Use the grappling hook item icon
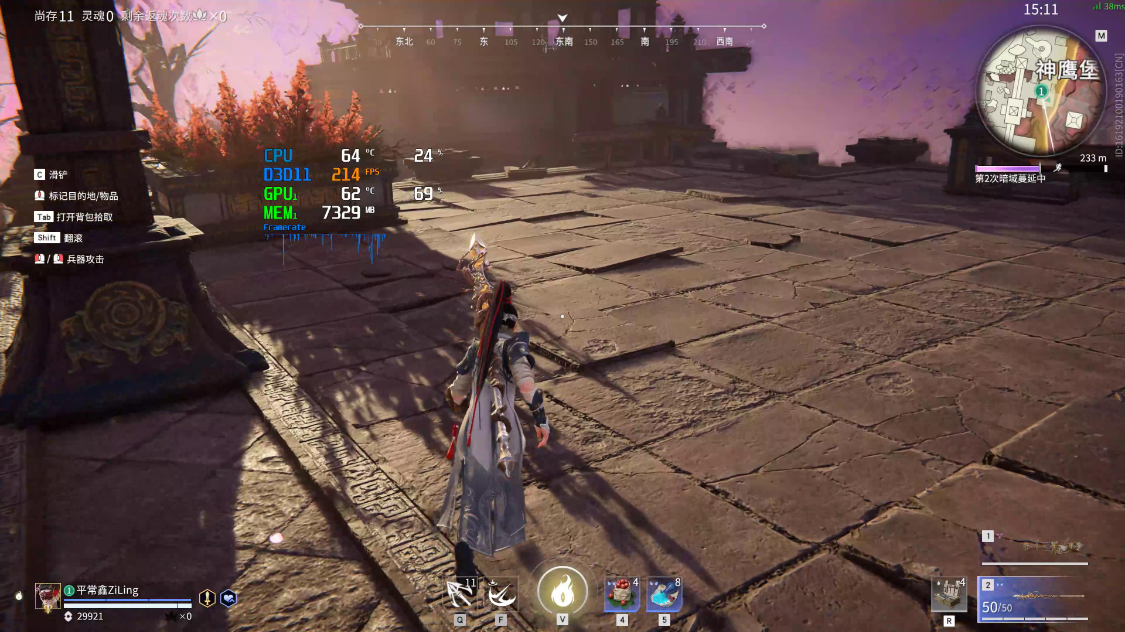This screenshot has width=1125, height=632. [x=461, y=594]
